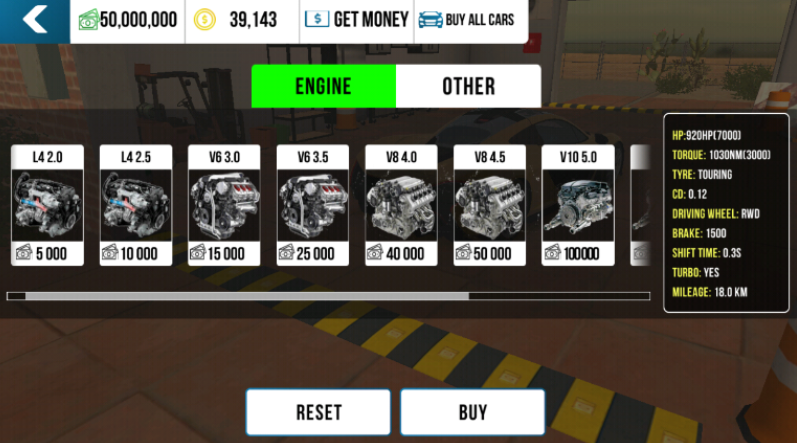Pick the V6 3.0 engine
The image size is (797, 443).
(x=224, y=205)
